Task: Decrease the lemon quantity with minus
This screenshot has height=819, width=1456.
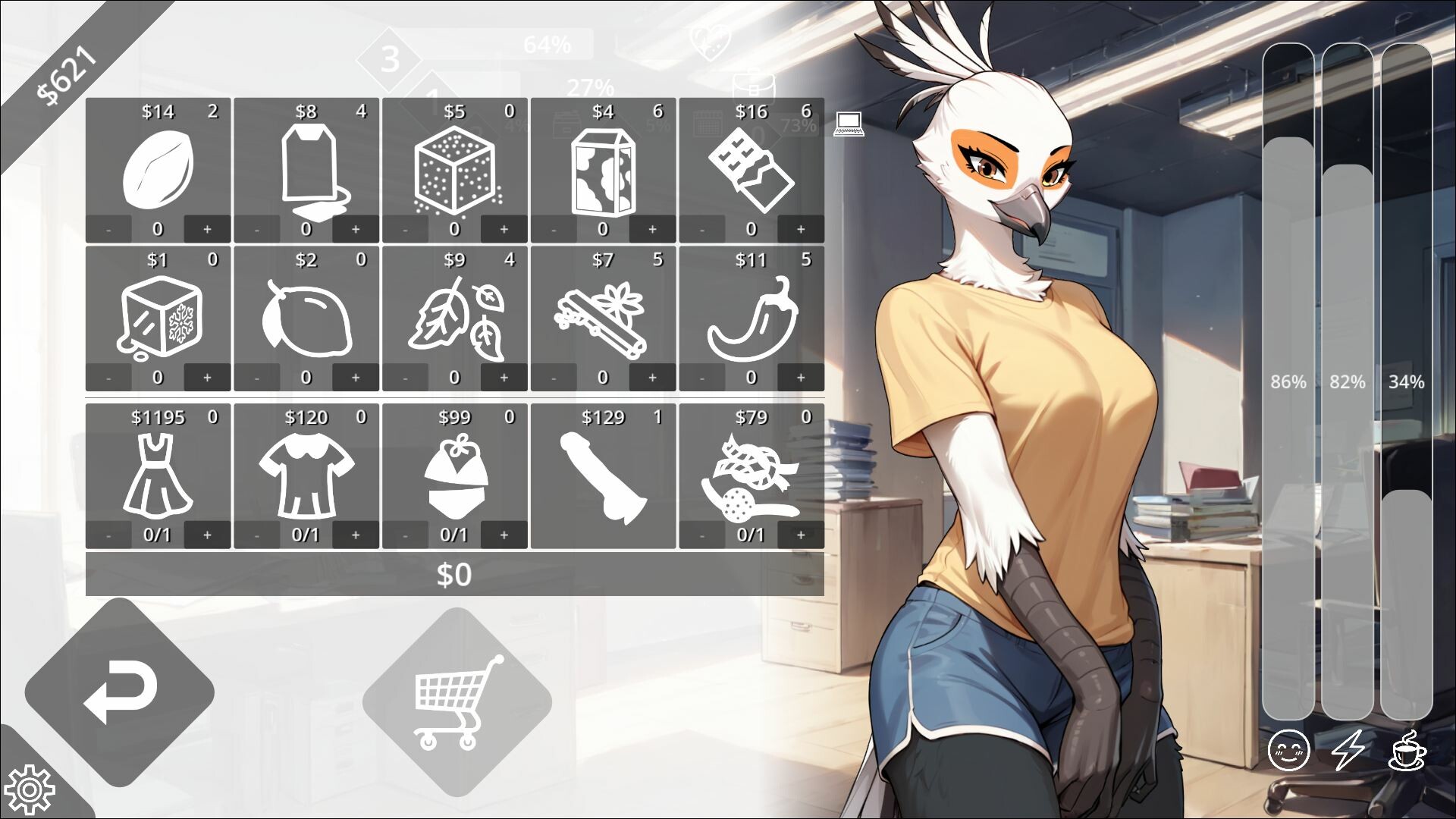Action: click(x=258, y=375)
